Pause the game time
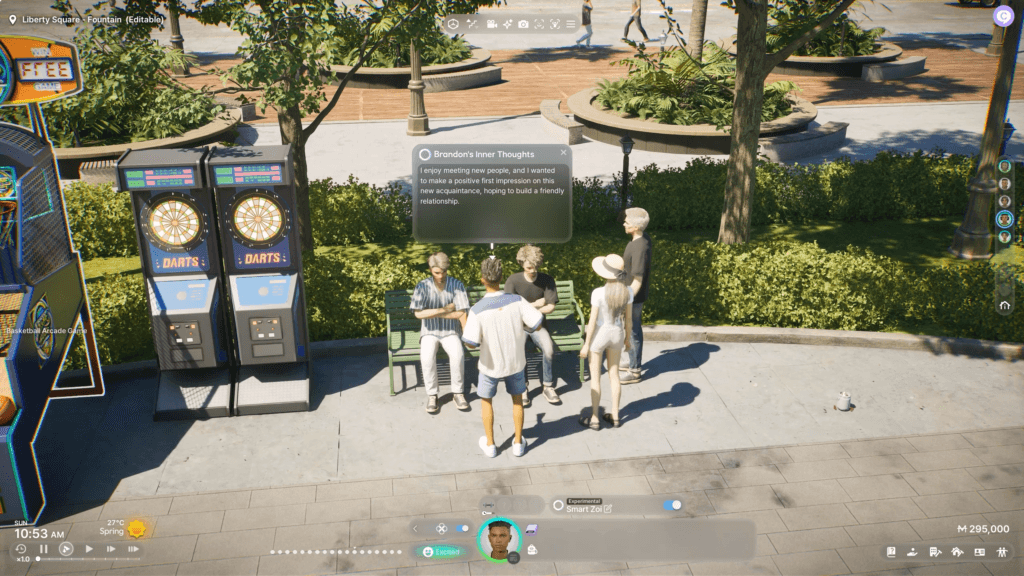1024x576 pixels. [x=43, y=549]
